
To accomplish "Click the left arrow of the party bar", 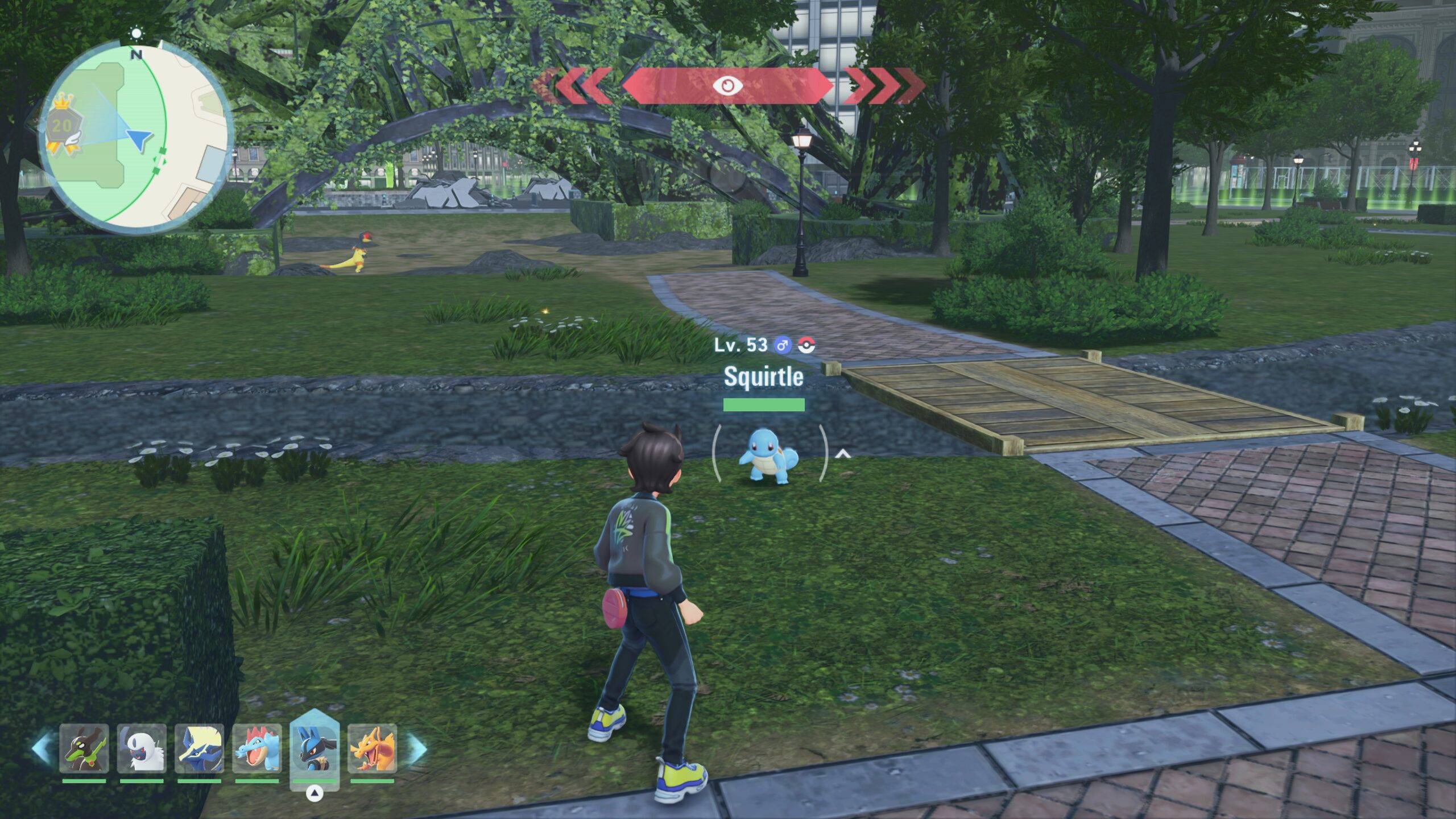I will pyautogui.click(x=43, y=748).
